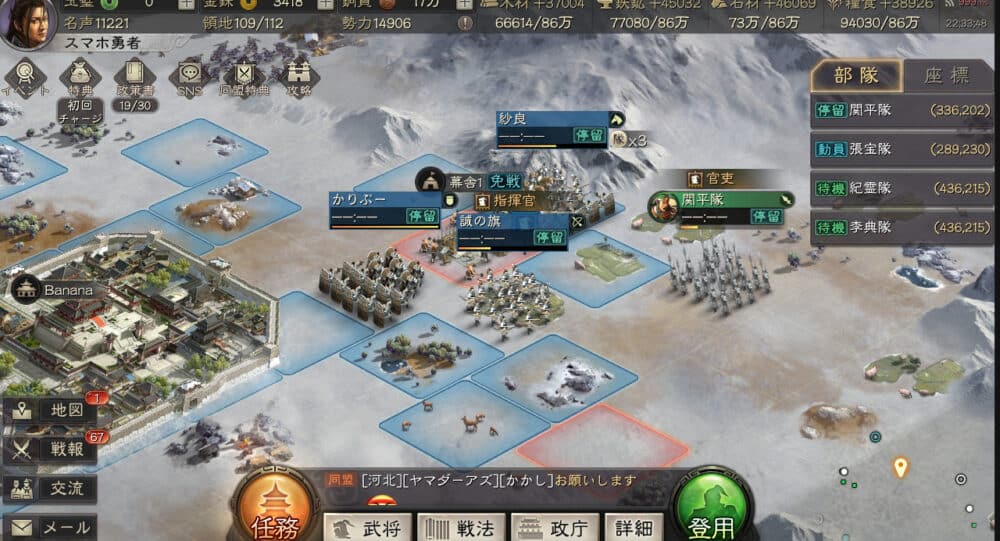Show the 詳細 details panel
The height and width of the screenshot is (541, 1000).
pos(634,527)
